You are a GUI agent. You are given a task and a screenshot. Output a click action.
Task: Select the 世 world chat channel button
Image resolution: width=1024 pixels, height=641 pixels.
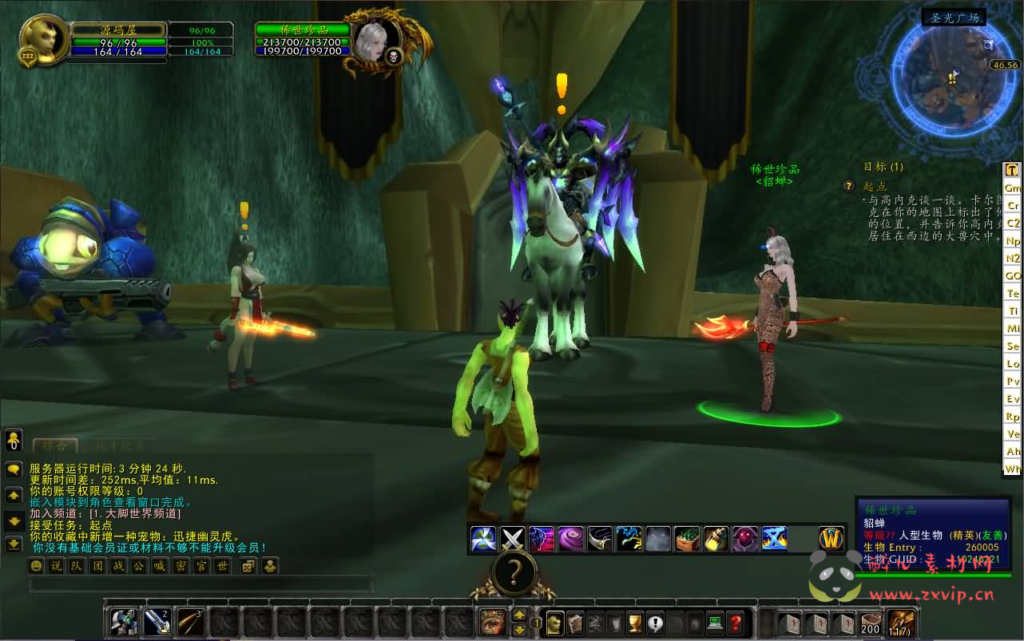click(224, 566)
